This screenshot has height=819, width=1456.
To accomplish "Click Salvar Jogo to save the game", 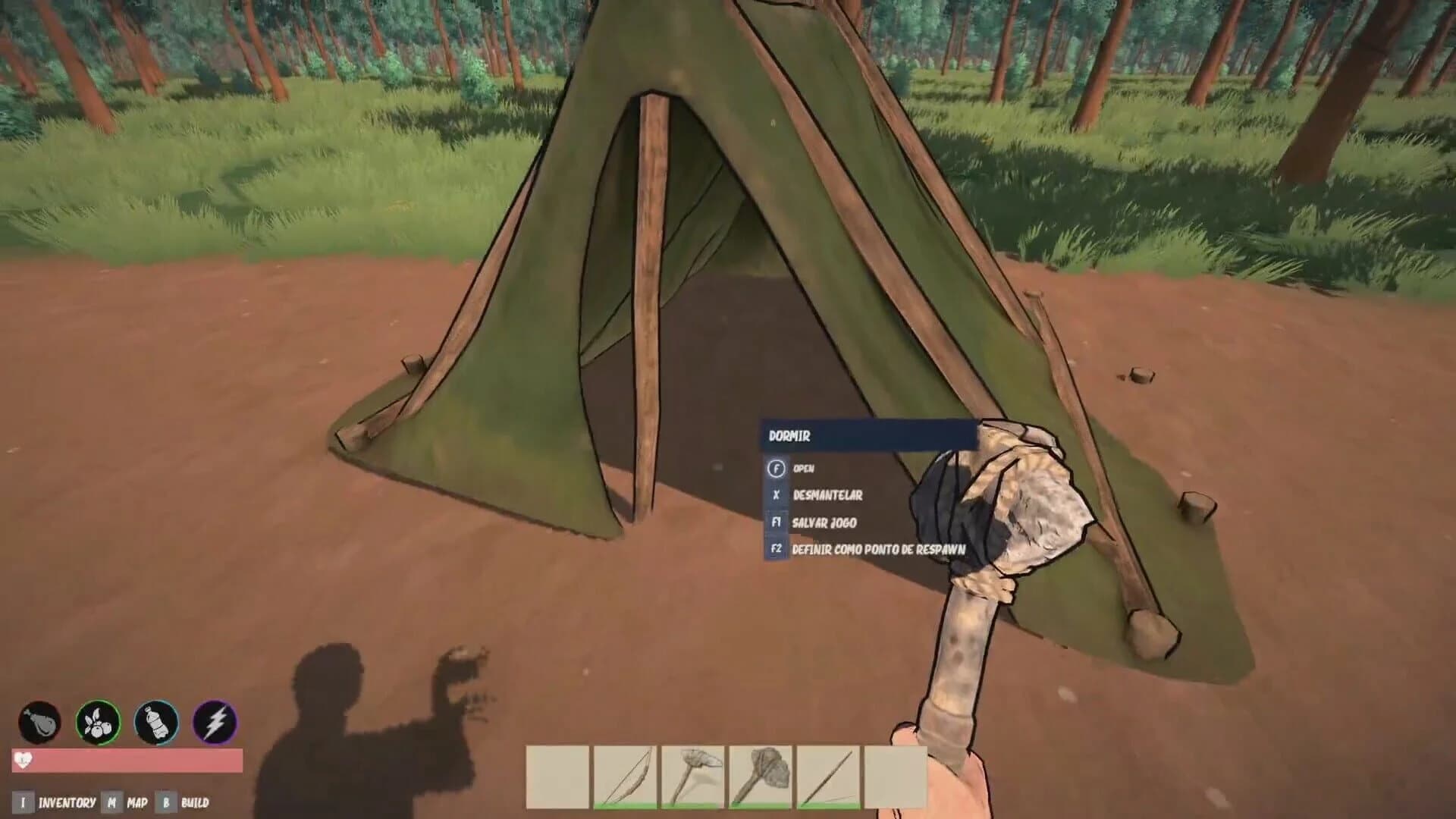I will tap(824, 522).
